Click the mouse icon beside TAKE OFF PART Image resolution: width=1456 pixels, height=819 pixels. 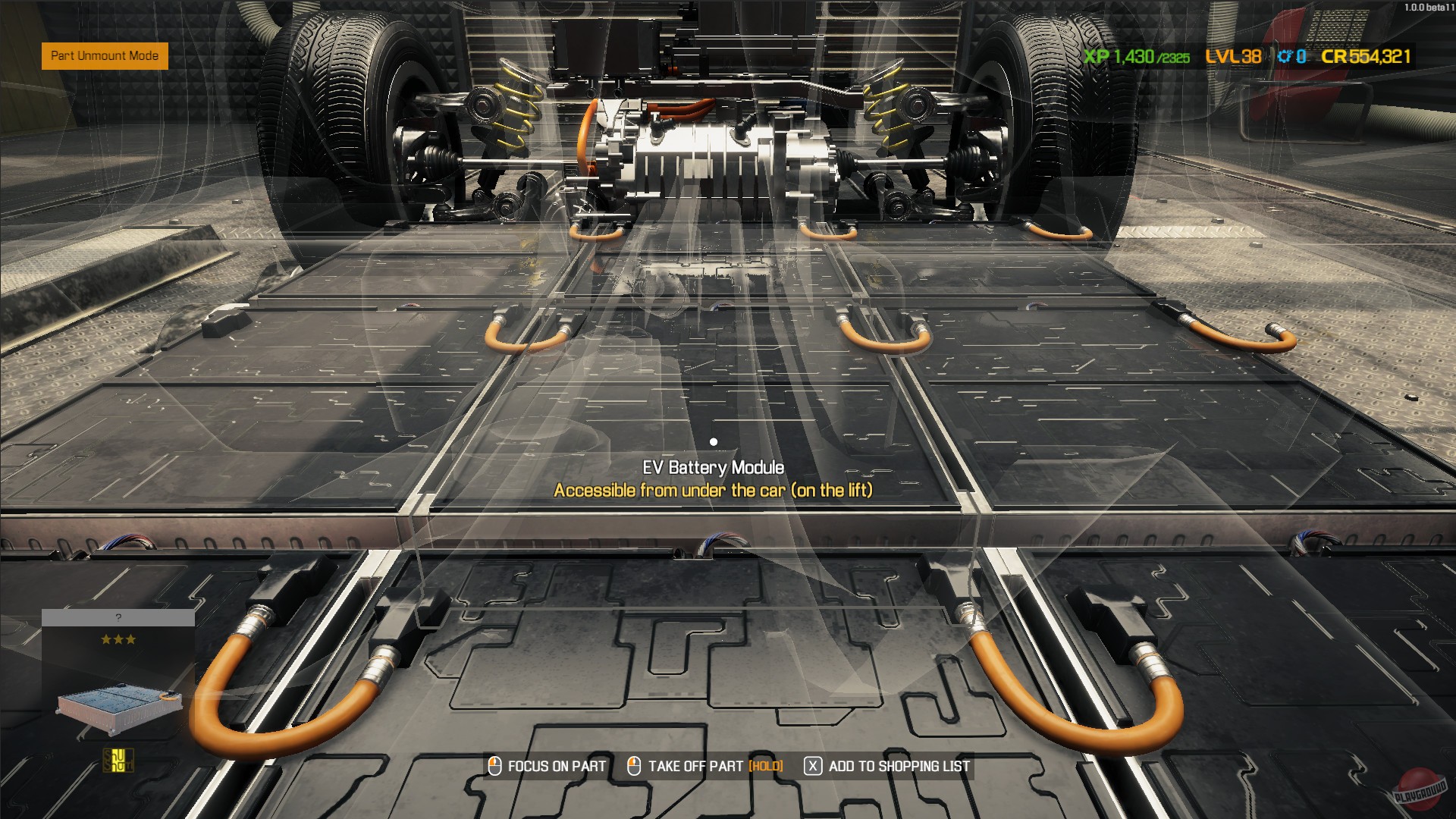coord(634,766)
